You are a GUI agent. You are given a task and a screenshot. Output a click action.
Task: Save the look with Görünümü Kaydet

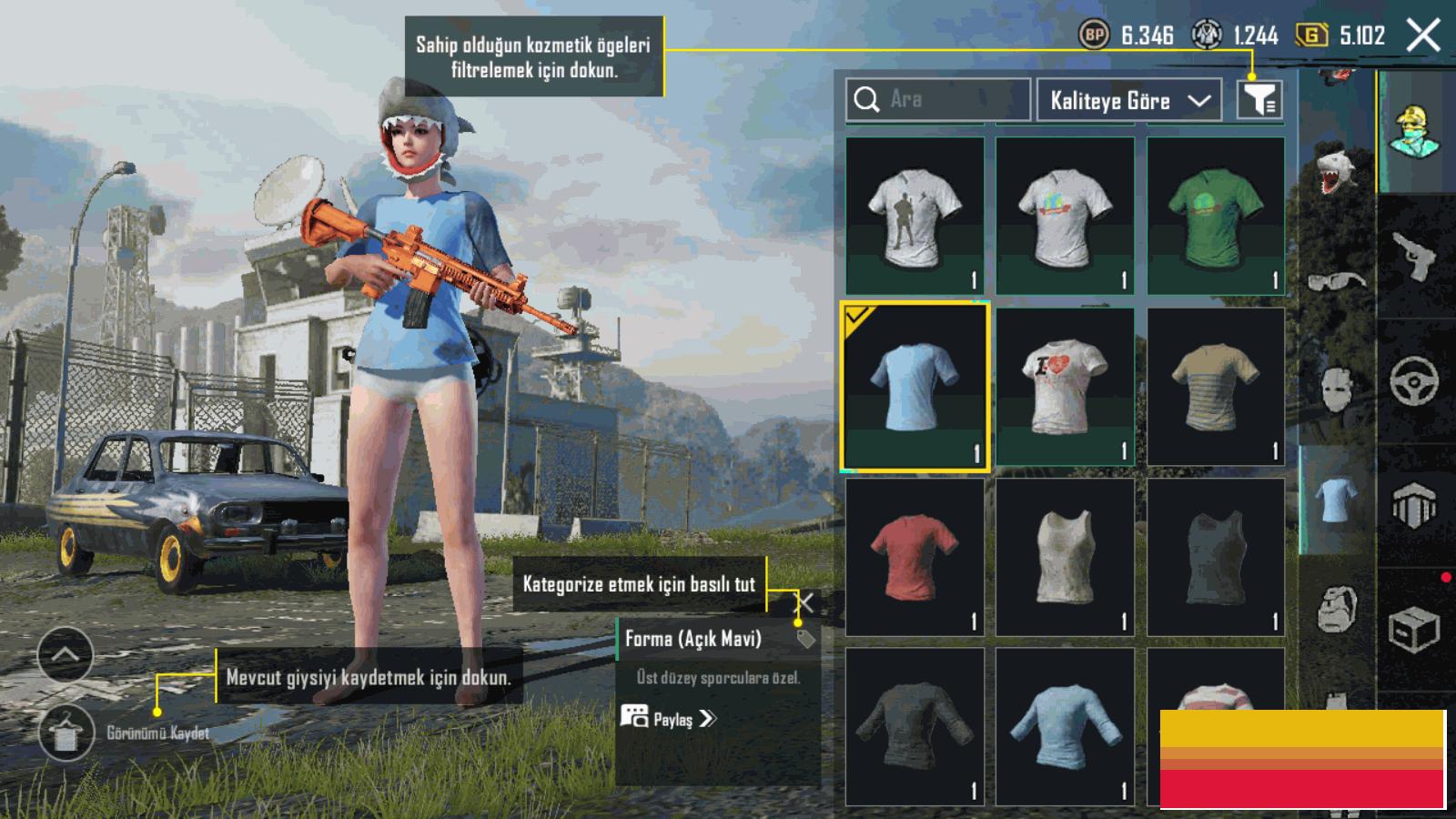click(66, 733)
